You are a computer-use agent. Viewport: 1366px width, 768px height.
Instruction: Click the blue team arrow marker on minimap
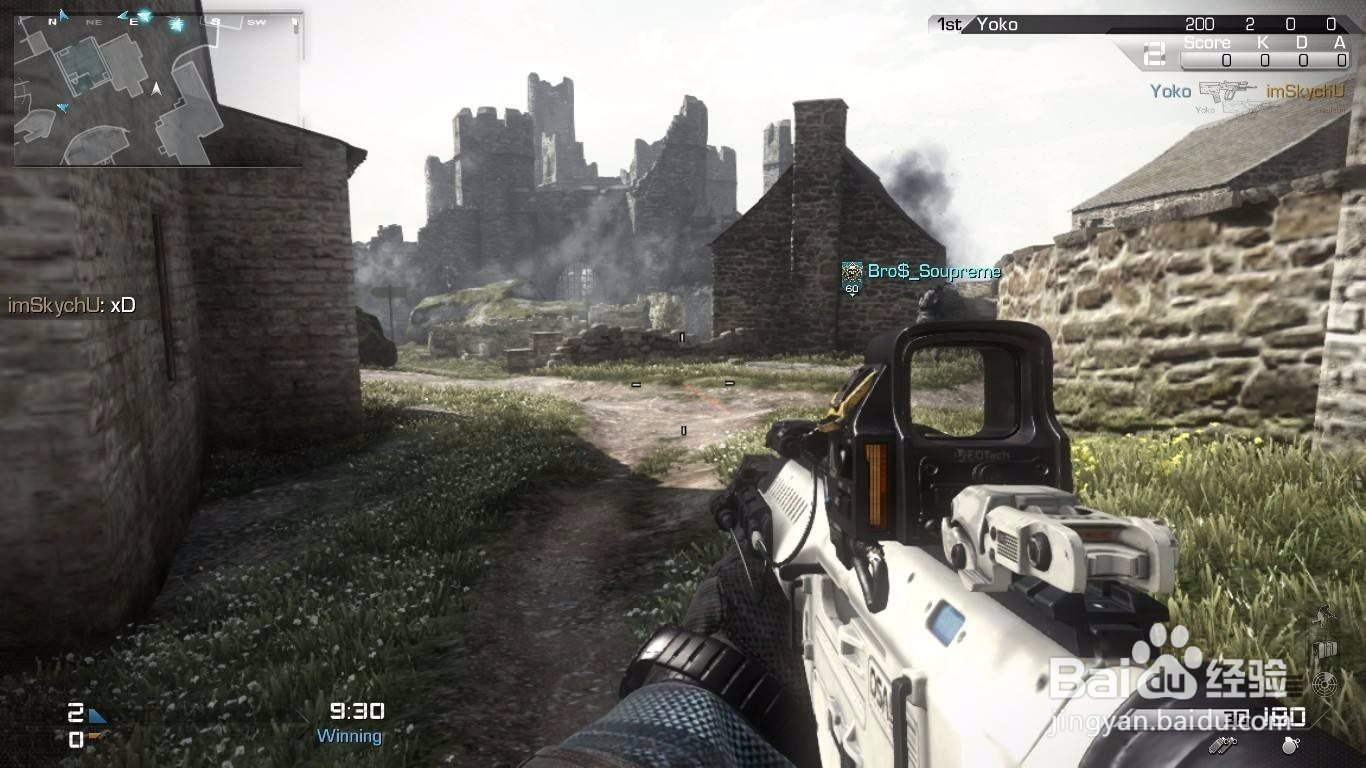(64, 106)
